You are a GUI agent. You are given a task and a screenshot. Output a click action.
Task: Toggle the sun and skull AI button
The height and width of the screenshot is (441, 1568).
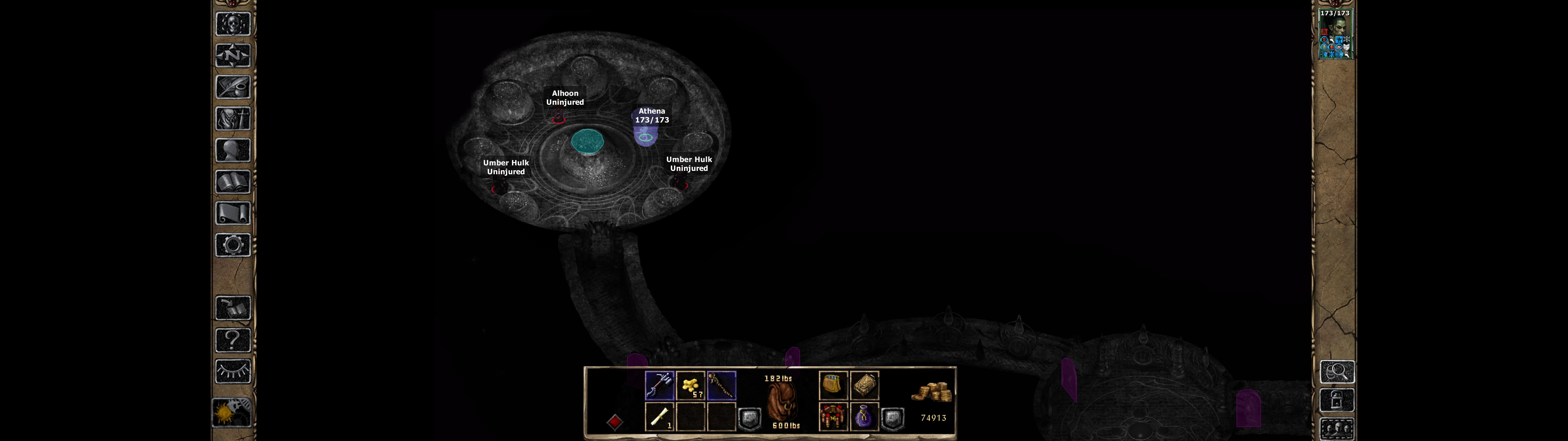[232, 413]
